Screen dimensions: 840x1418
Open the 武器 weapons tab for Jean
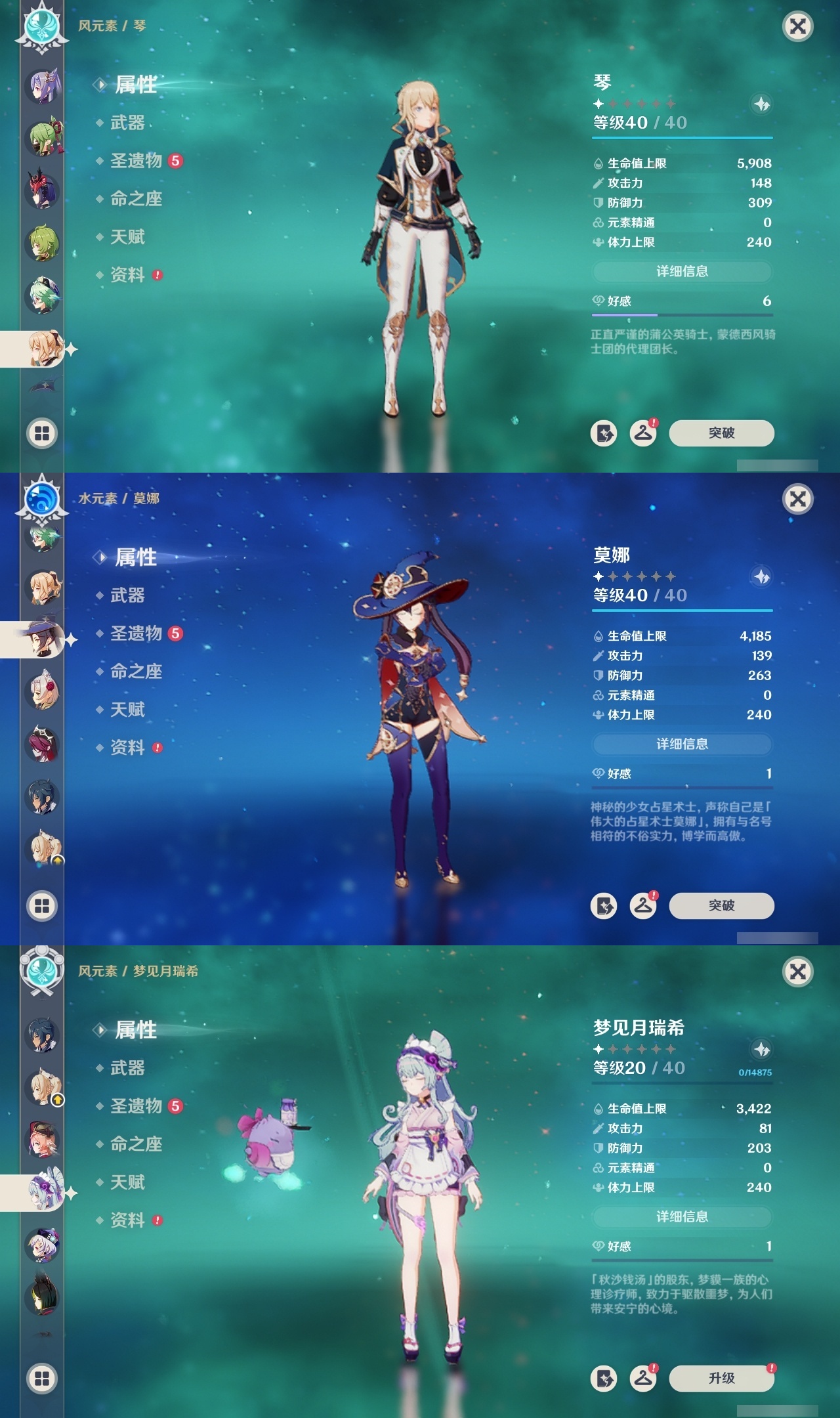pyautogui.click(x=127, y=122)
